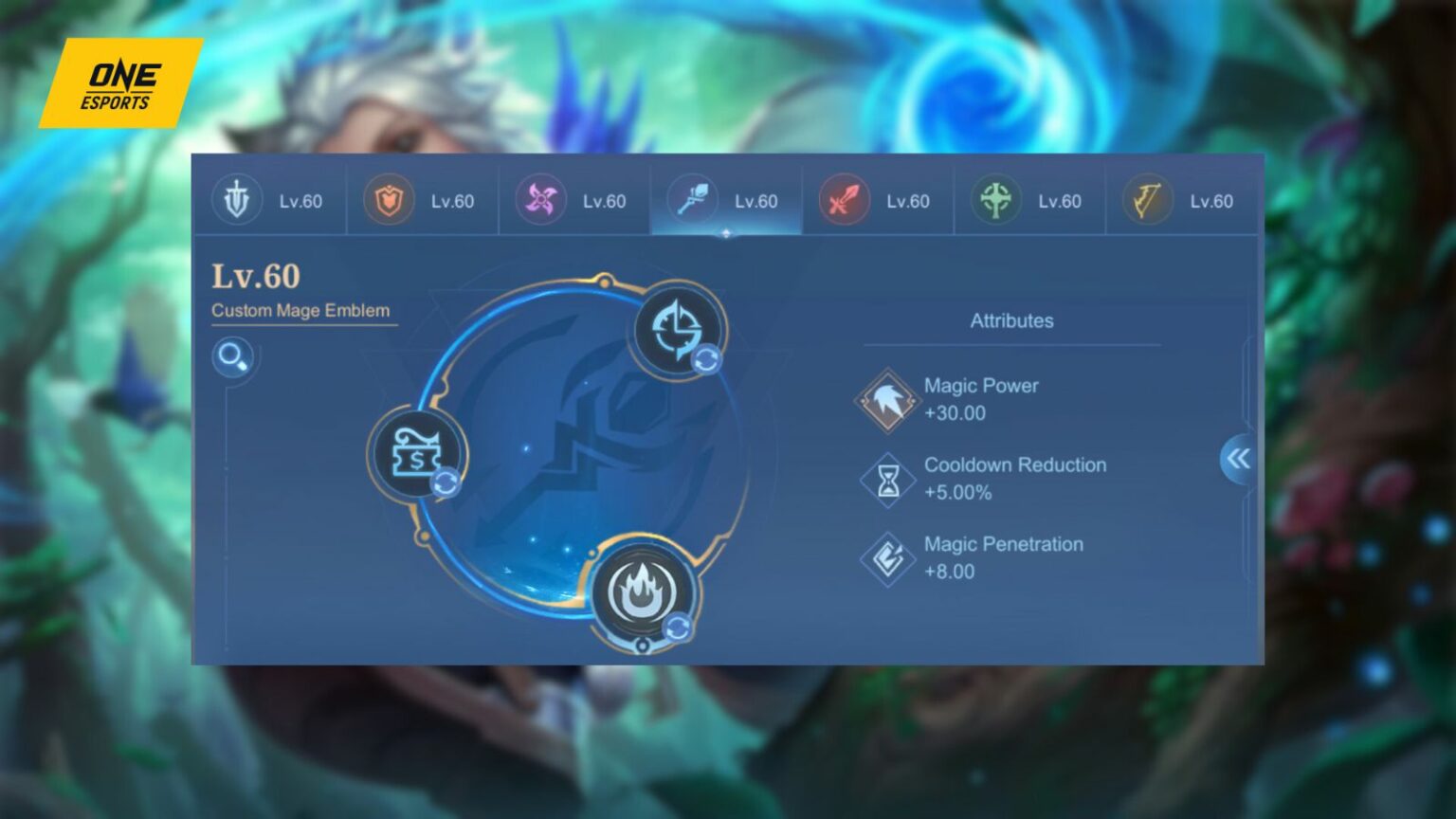Switch to the red sword Fighter emblem tab

pos(844,201)
